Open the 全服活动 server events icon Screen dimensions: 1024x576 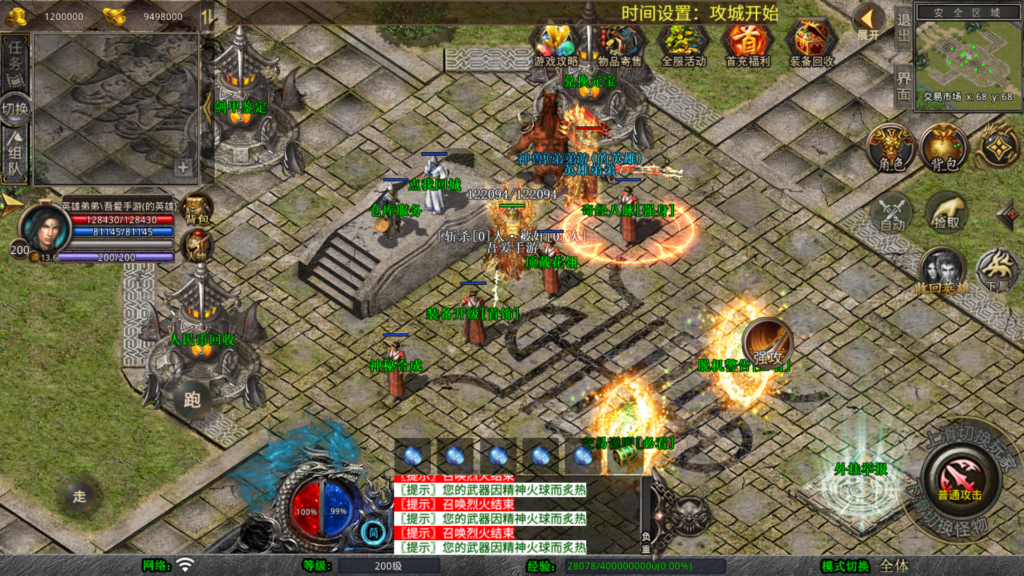[683, 44]
